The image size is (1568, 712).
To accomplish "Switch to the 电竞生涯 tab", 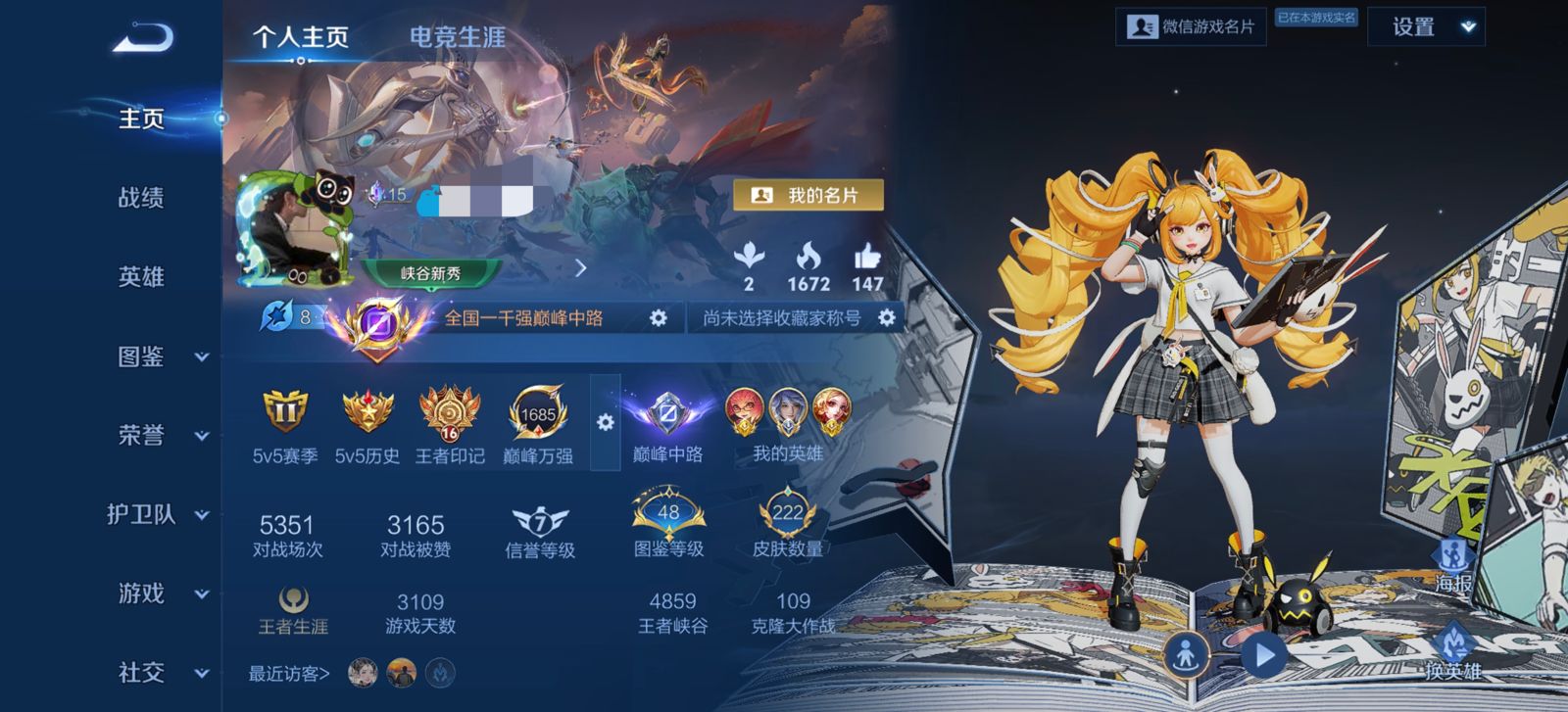I will pos(457,37).
